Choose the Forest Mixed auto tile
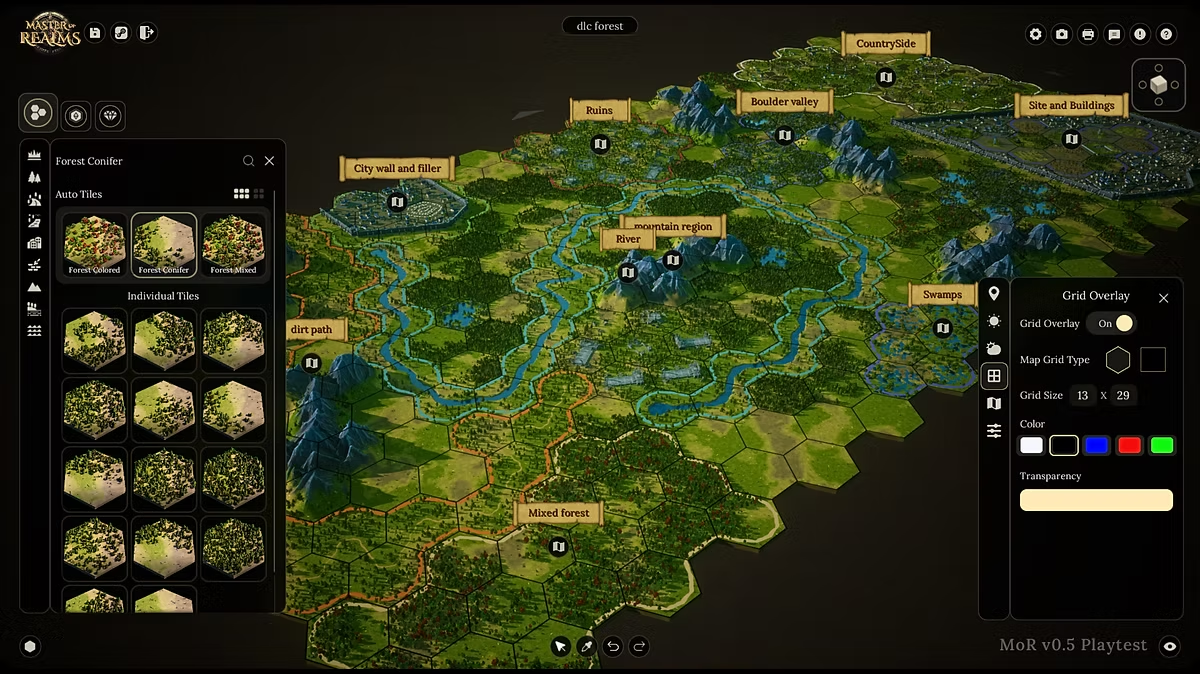This screenshot has height=674, width=1200. 233,243
